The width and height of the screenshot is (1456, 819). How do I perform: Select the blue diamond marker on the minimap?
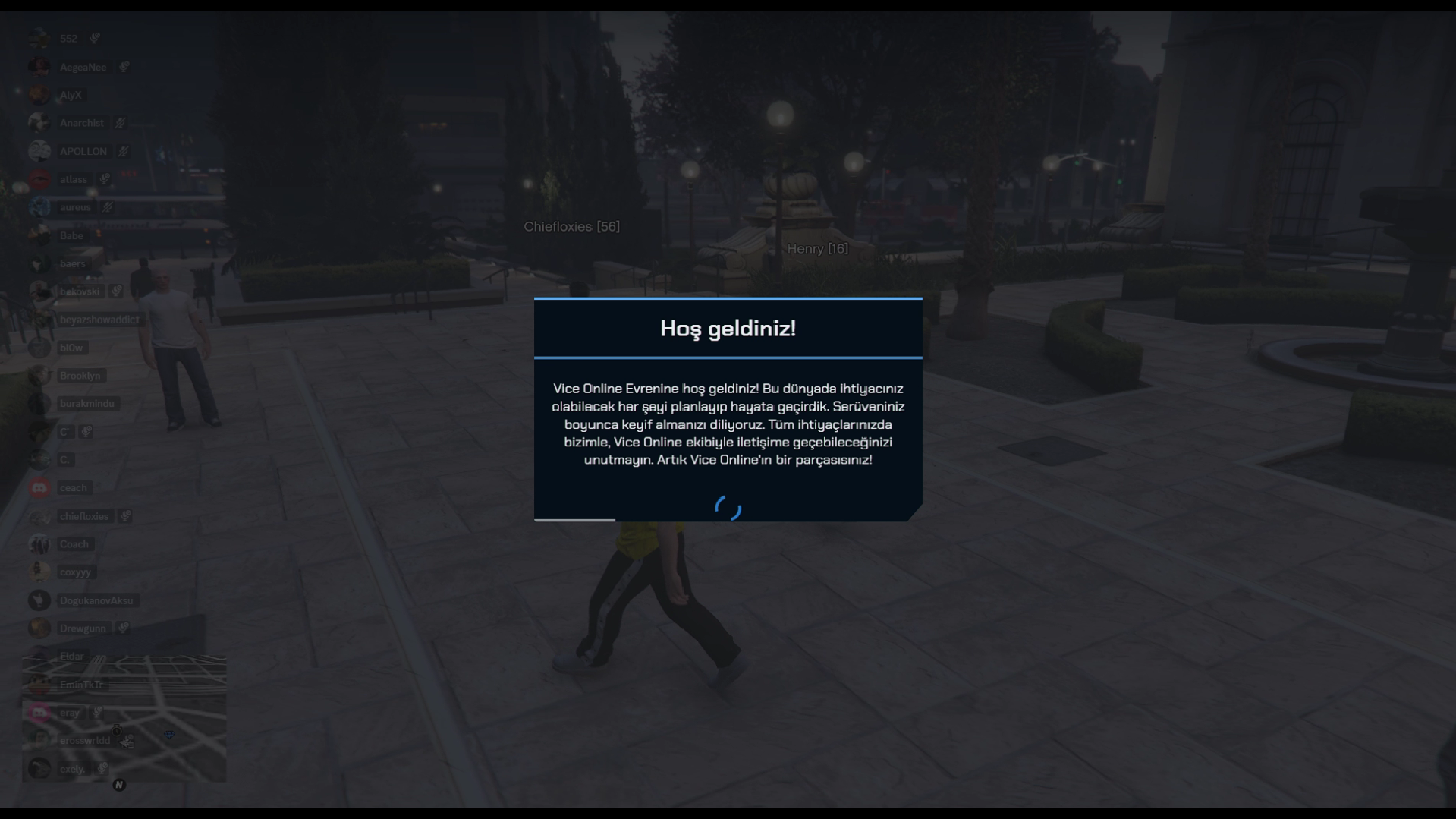tap(169, 735)
